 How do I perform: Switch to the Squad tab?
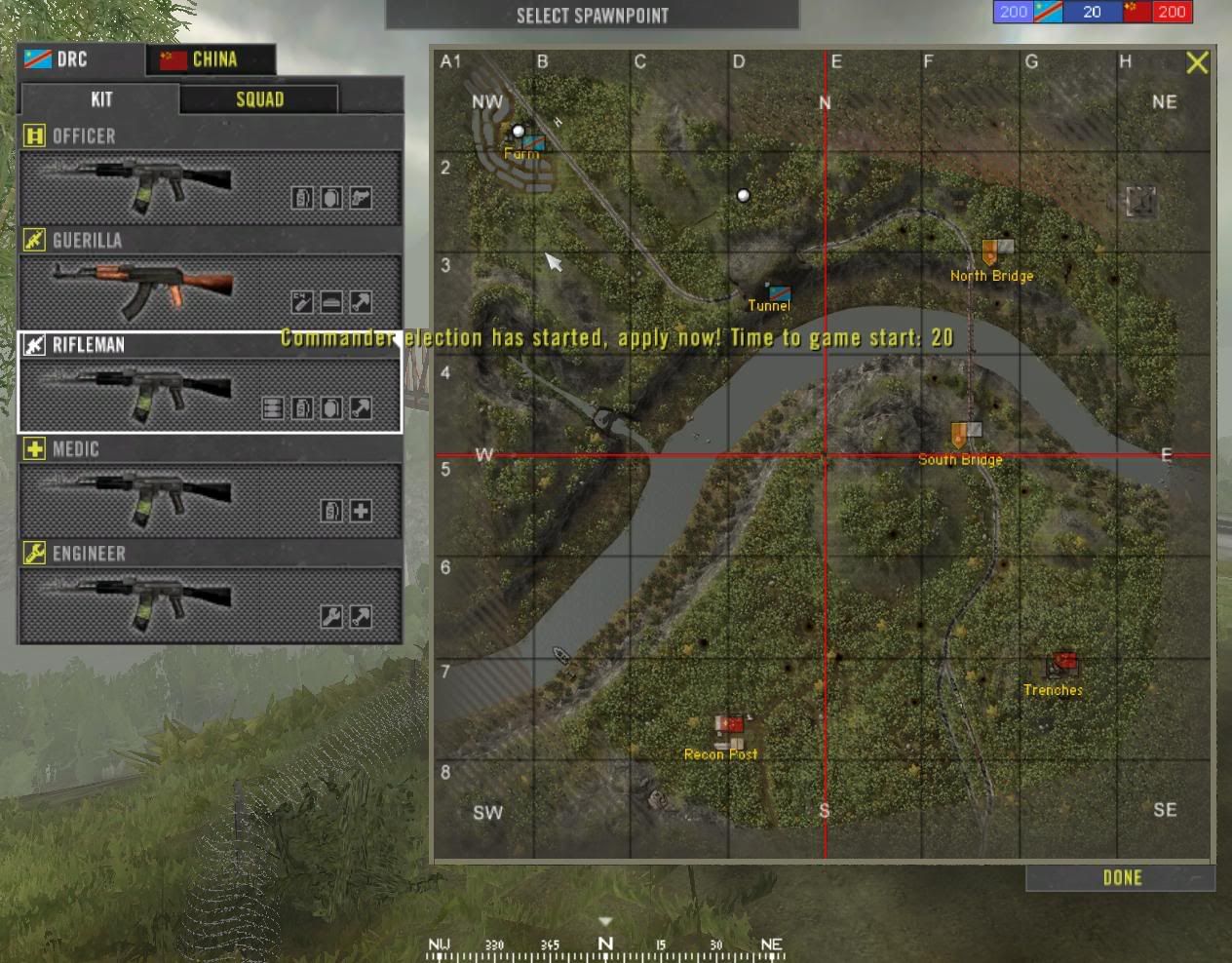coord(259,99)
